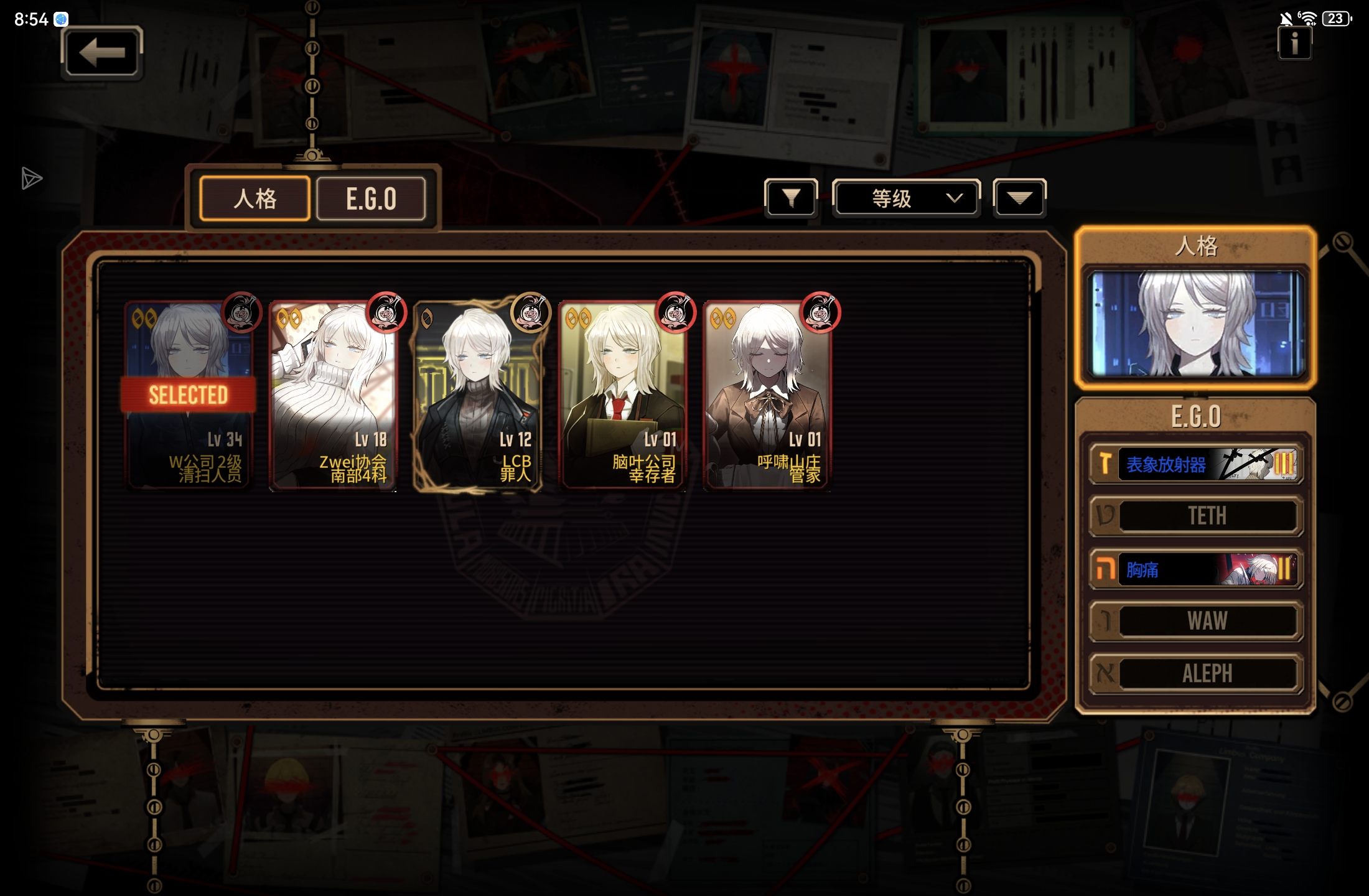Open the empty TETH E.G.O slot
This screenshot has width=1369, height=896.
coord(1195,516)
